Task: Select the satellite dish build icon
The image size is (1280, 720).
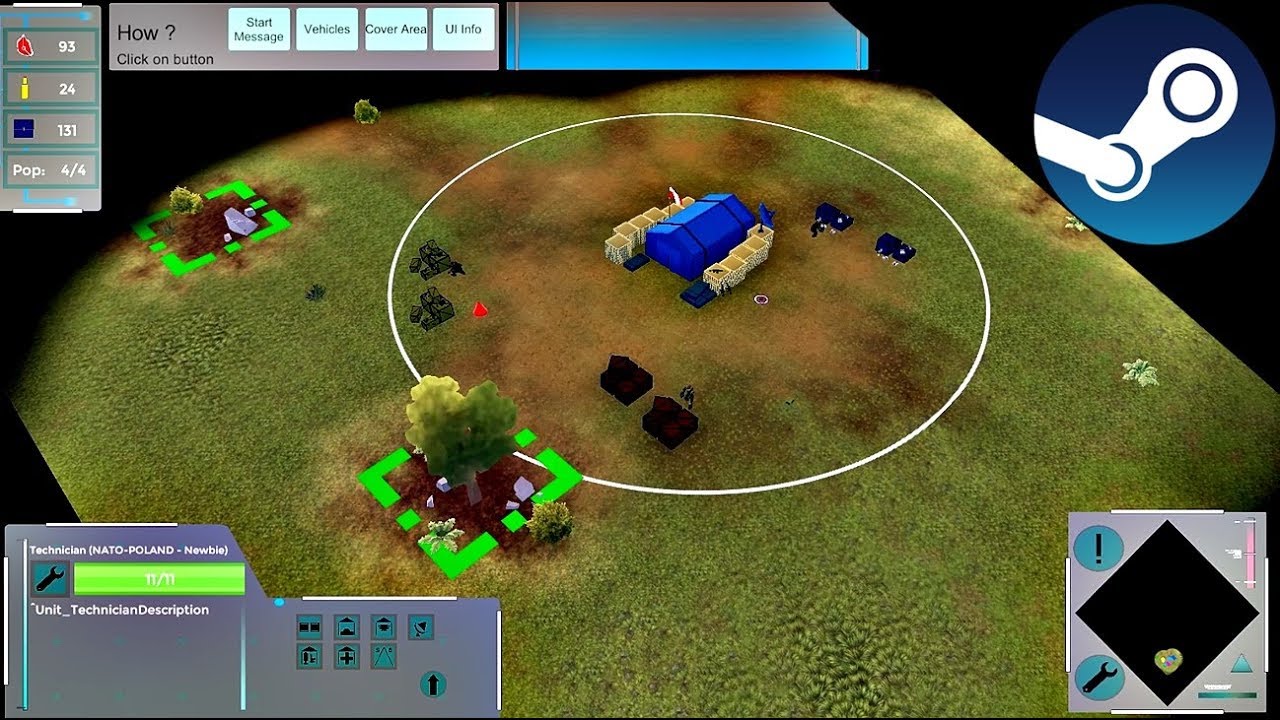Action: 421,627
